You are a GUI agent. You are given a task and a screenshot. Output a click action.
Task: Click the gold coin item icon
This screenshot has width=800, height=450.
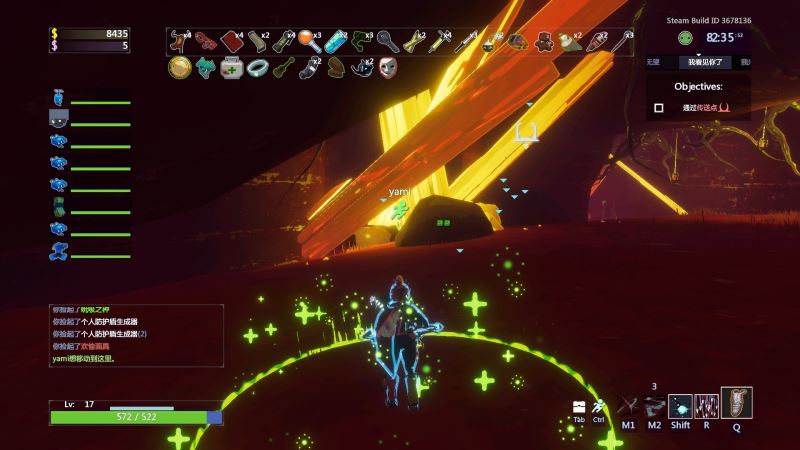coord(180,68)
